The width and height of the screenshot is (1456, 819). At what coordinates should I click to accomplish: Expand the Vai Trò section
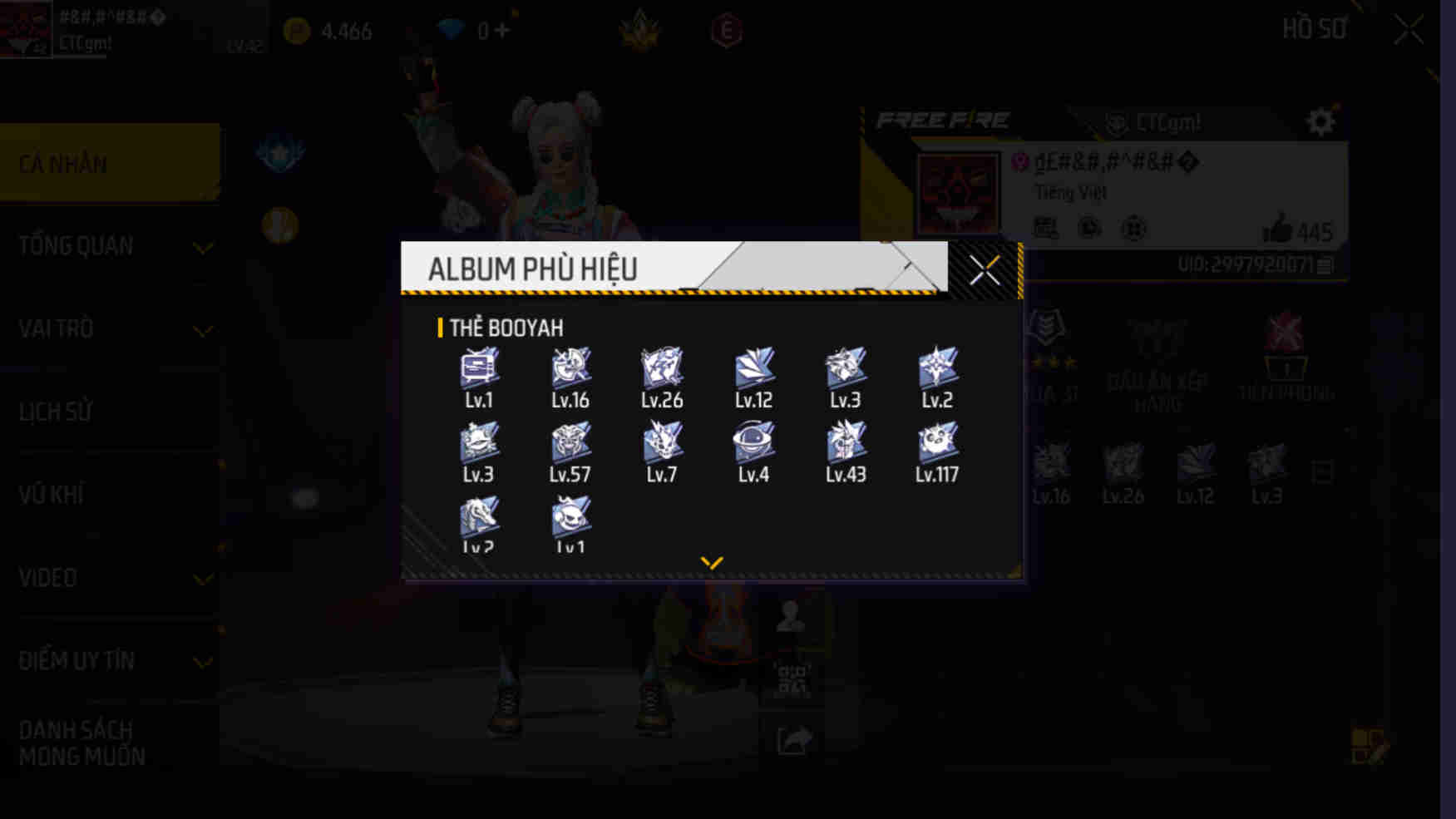[x=110, y=329]
